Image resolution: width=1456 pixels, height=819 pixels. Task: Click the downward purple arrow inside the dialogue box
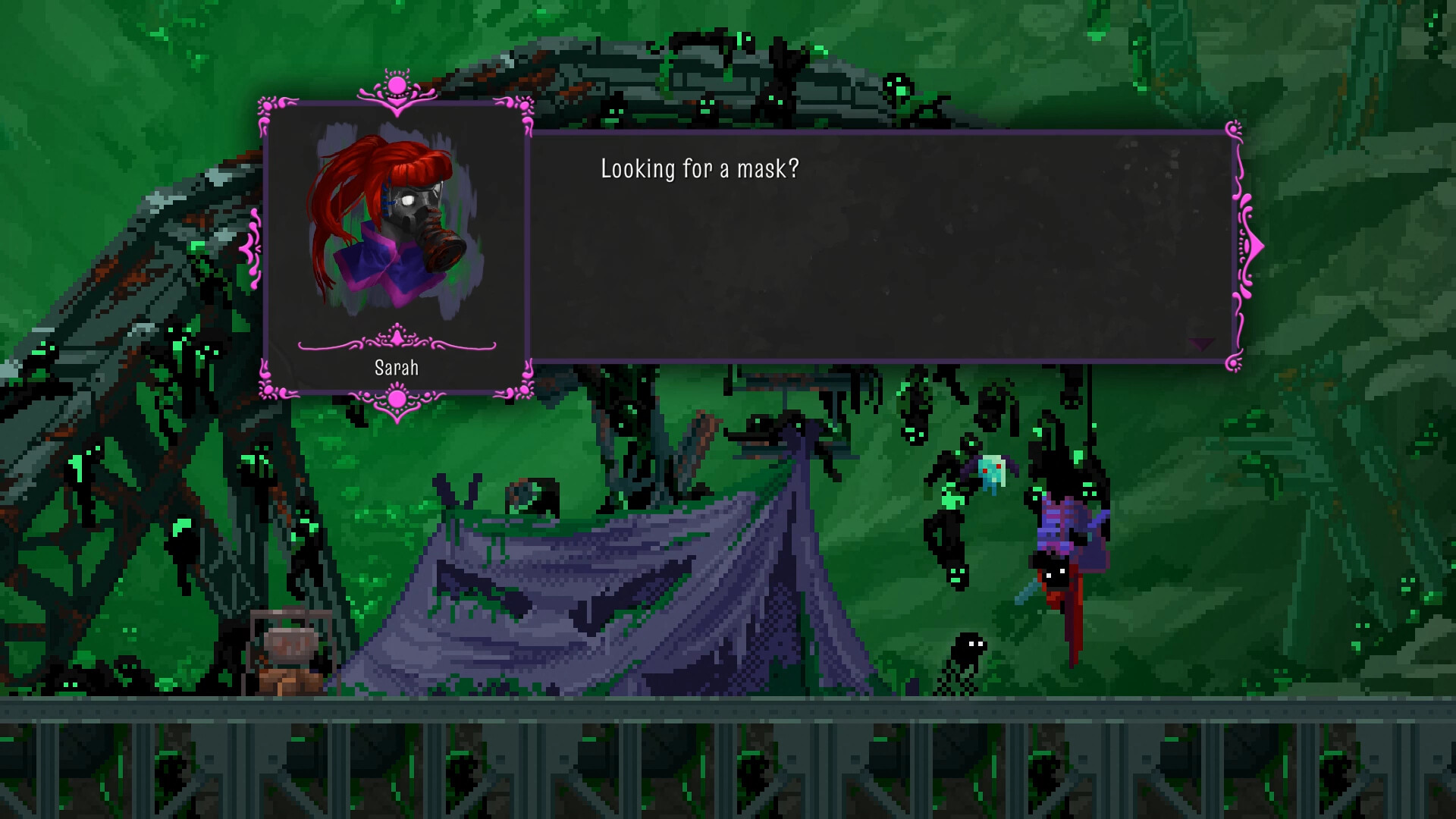point(1201,345)
